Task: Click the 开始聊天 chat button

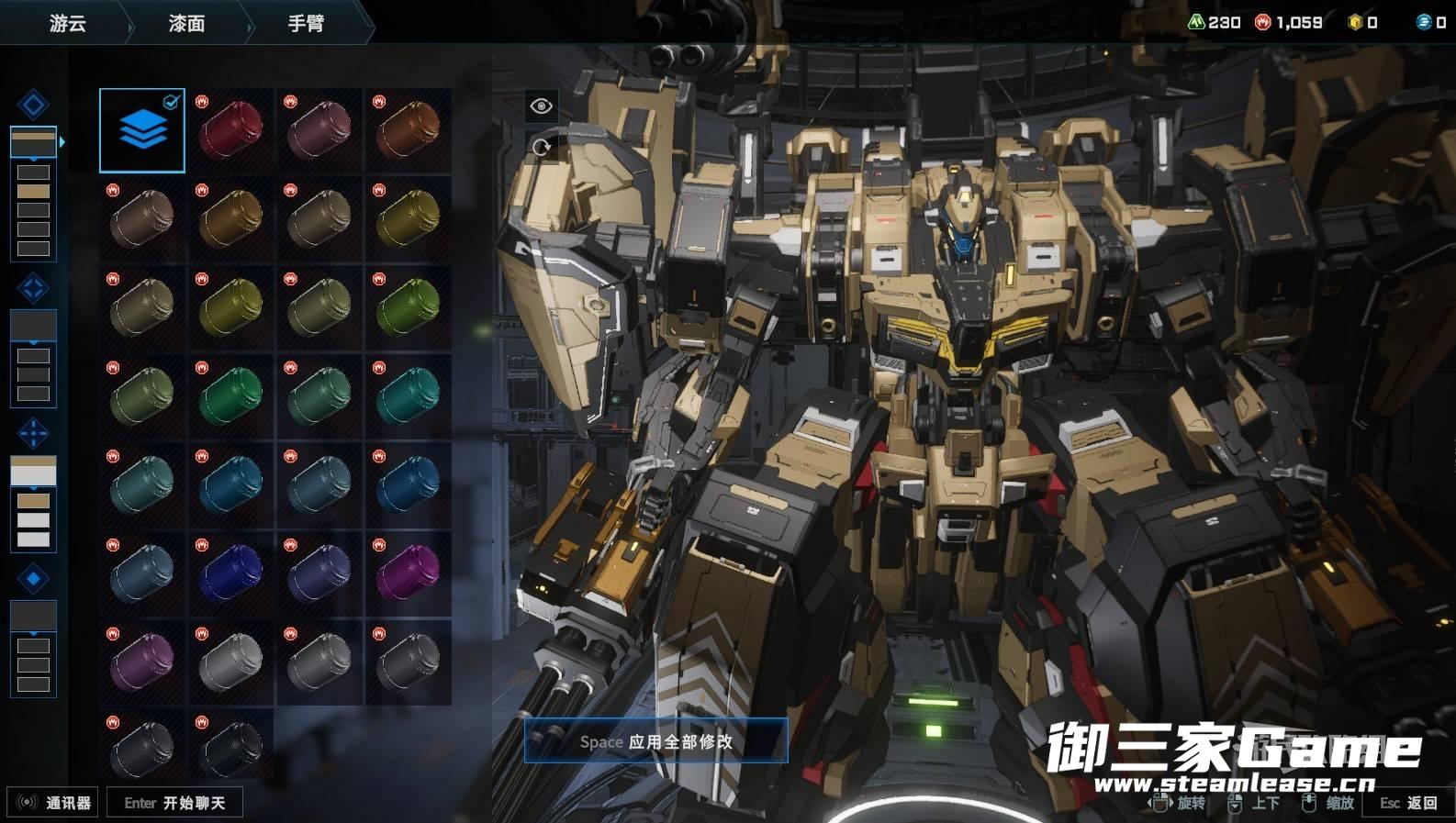Action: point(174,803)
